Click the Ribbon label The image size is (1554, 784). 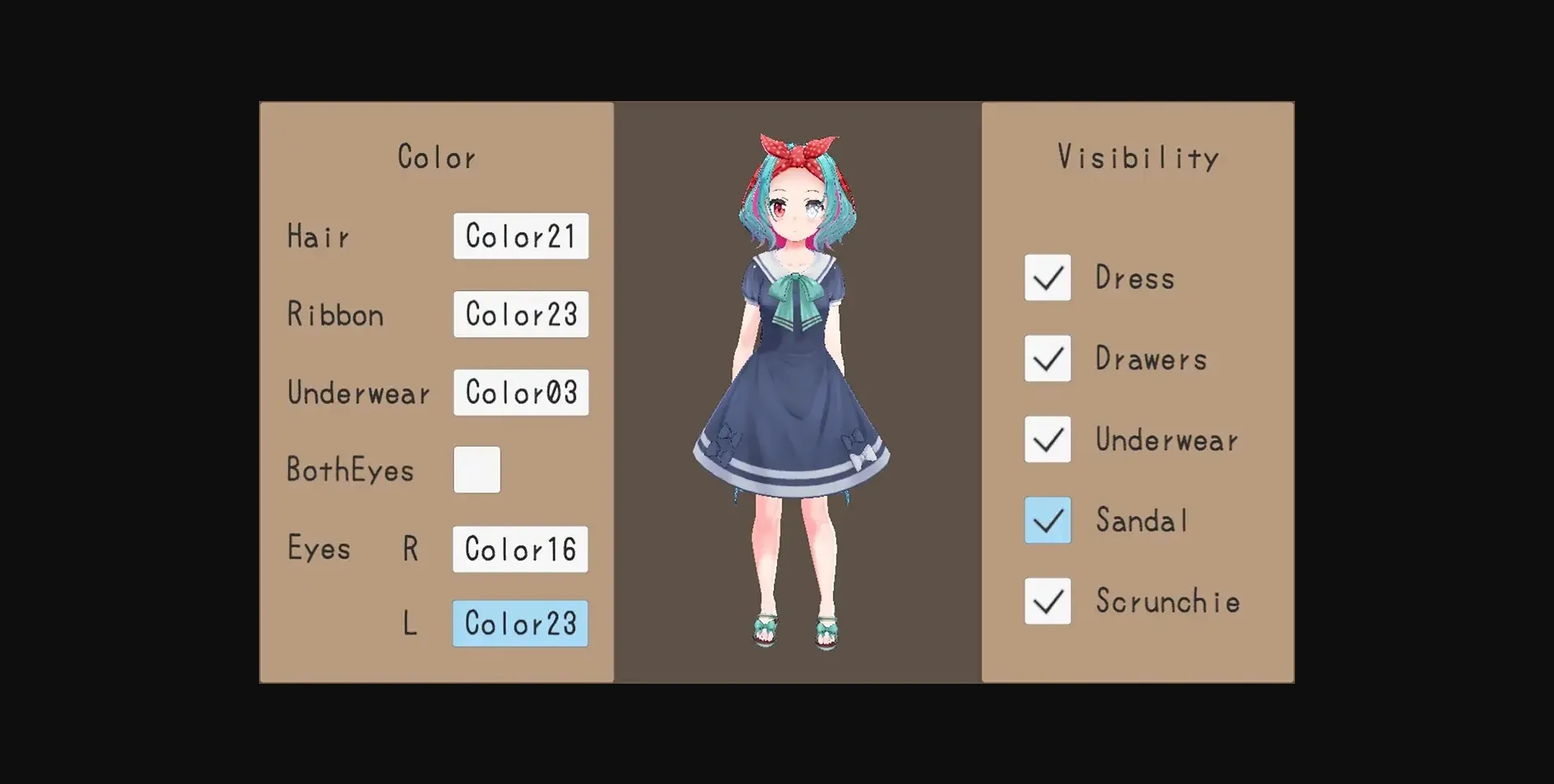point(335,314)
